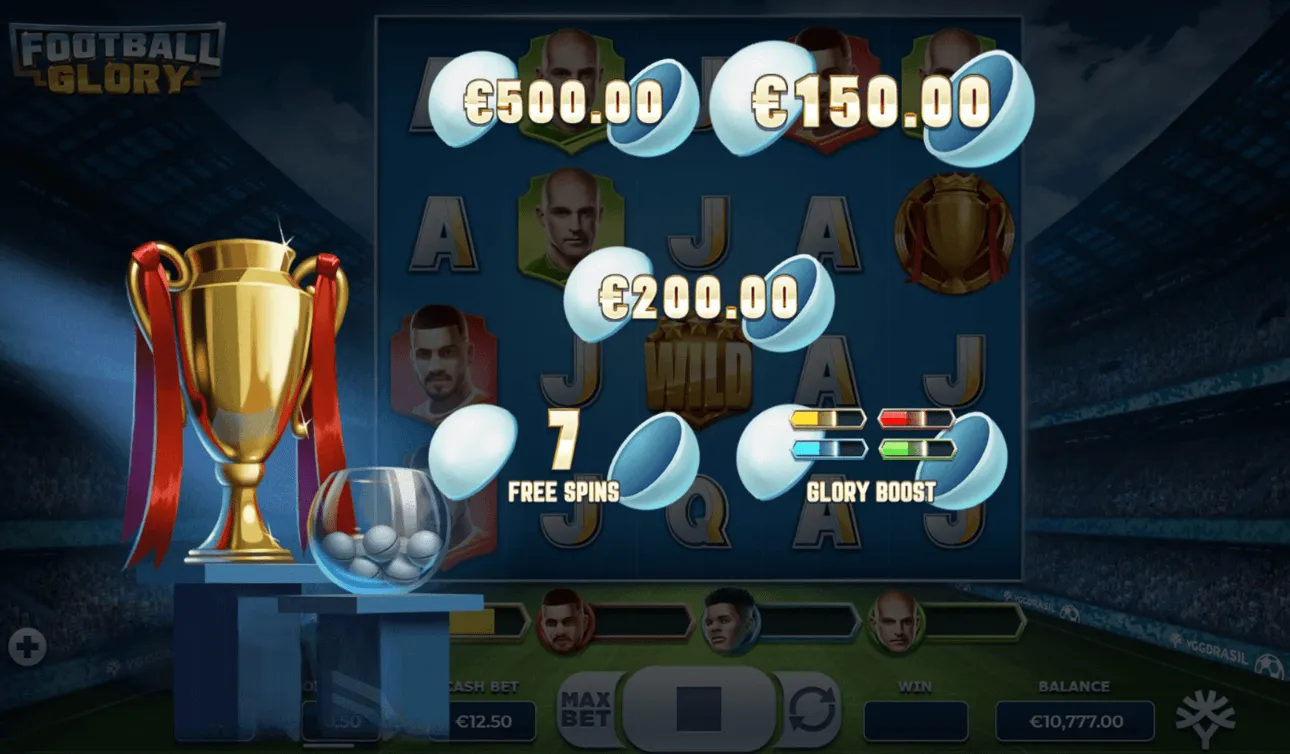Toggle the yellow Glory Boost meter

click(x=828, y=420)
